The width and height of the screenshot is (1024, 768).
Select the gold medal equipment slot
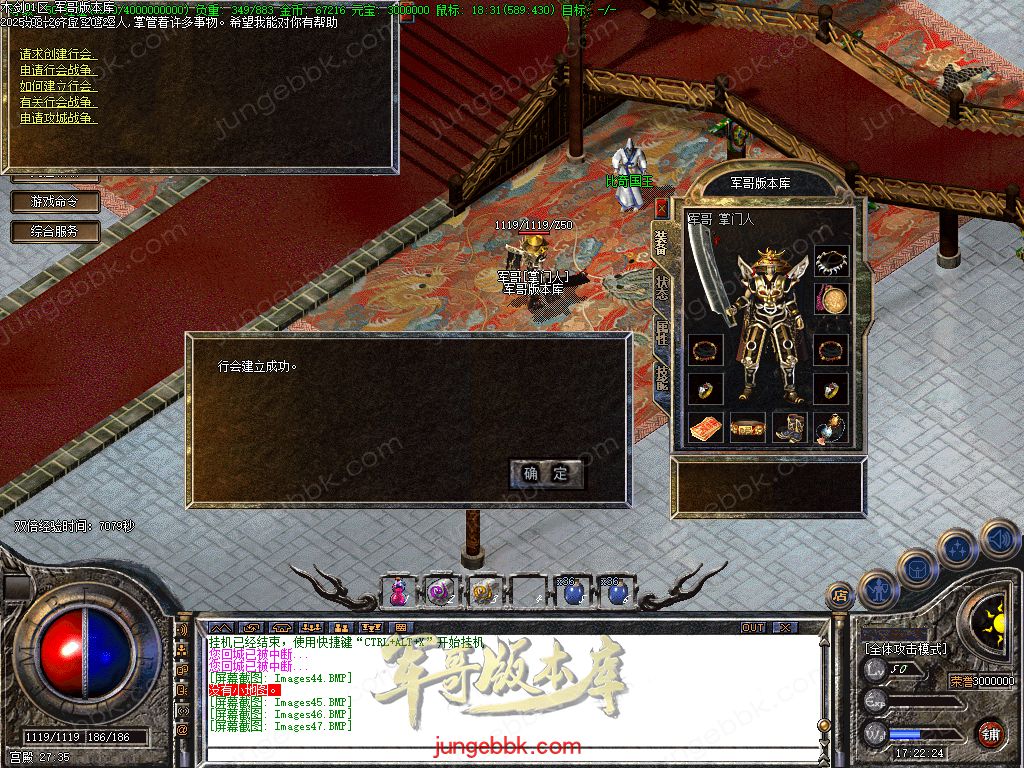[831, 299]
